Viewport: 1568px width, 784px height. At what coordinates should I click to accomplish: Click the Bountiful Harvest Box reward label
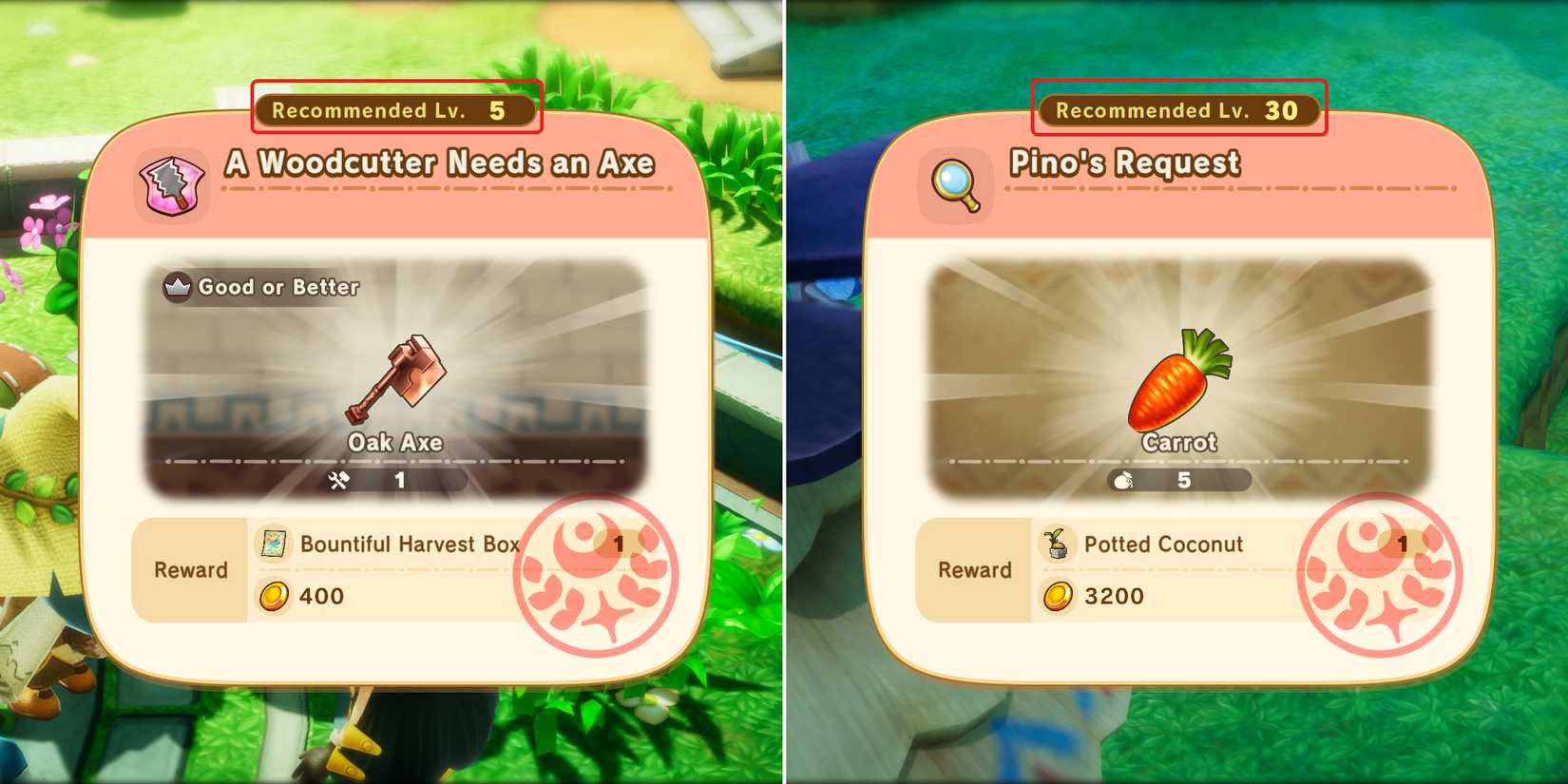(409, 544)
